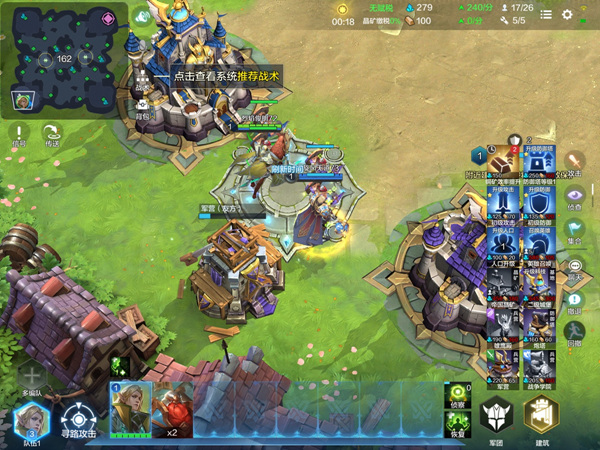Image resolution: width=600 pixels, height=450 pixels.
Task: Tap the 传送 teleport button
Action: tap(52, 135)
